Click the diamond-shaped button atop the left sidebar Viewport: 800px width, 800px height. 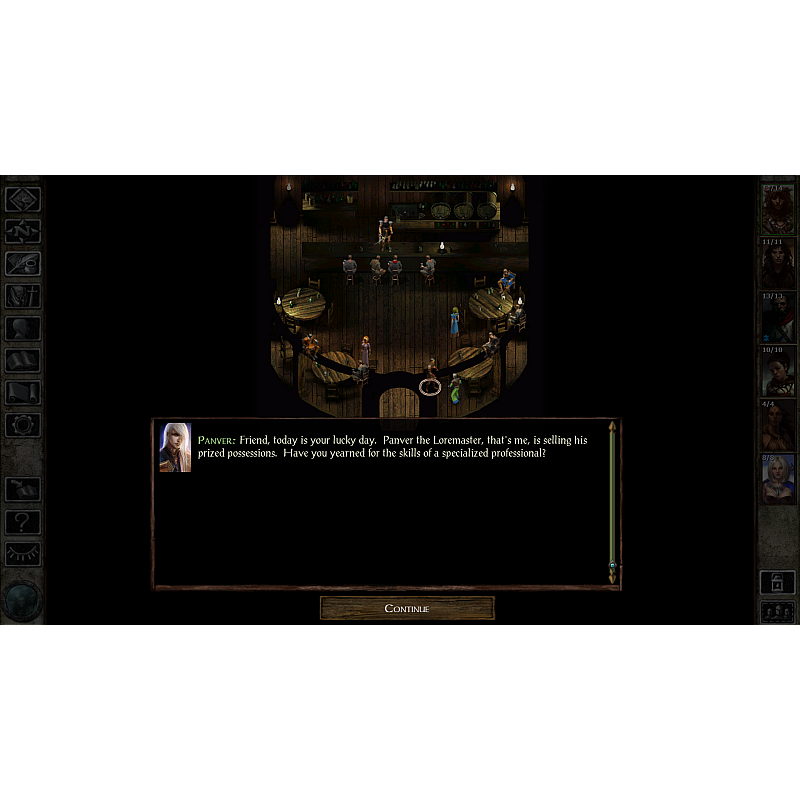(x=22, y=199)
